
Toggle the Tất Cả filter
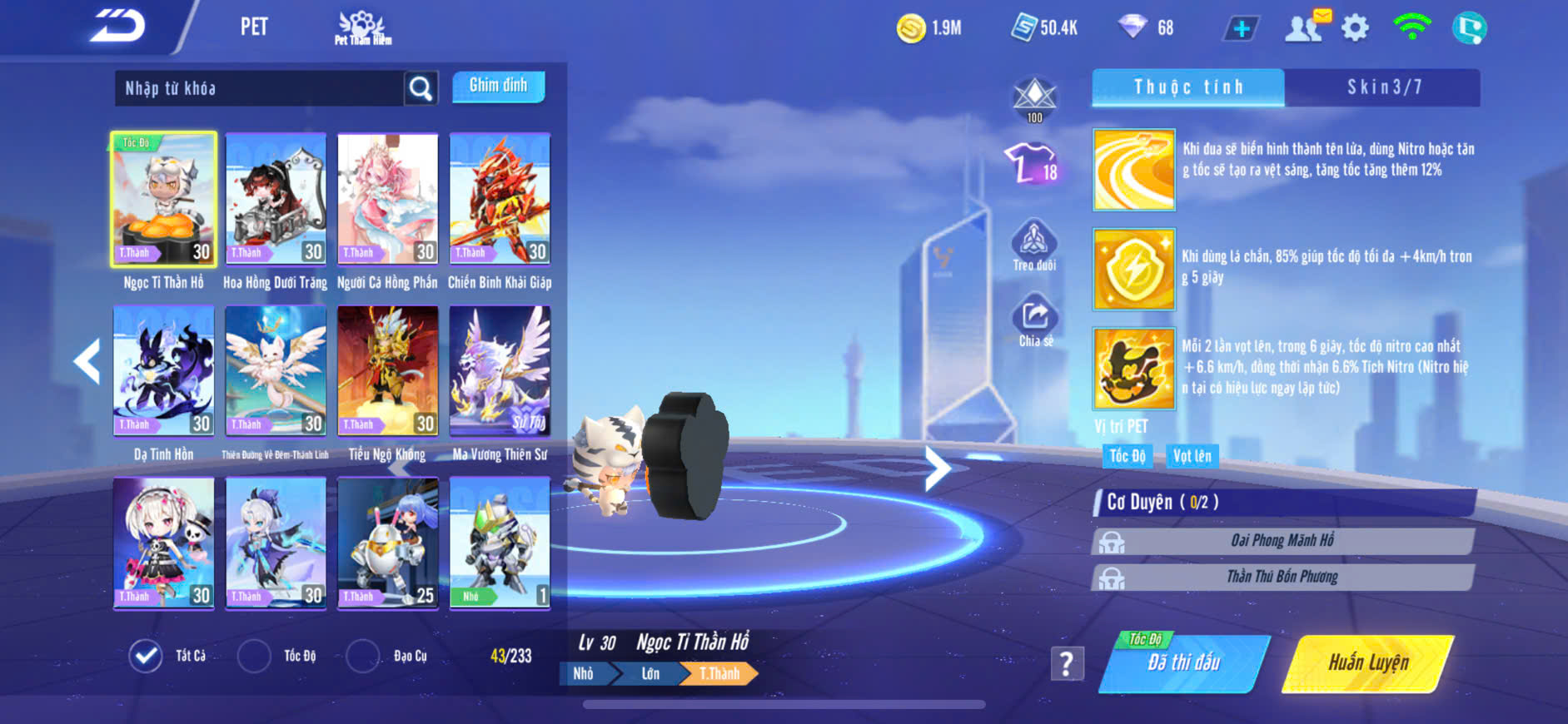pyautogui.click(x=147, y=656)
